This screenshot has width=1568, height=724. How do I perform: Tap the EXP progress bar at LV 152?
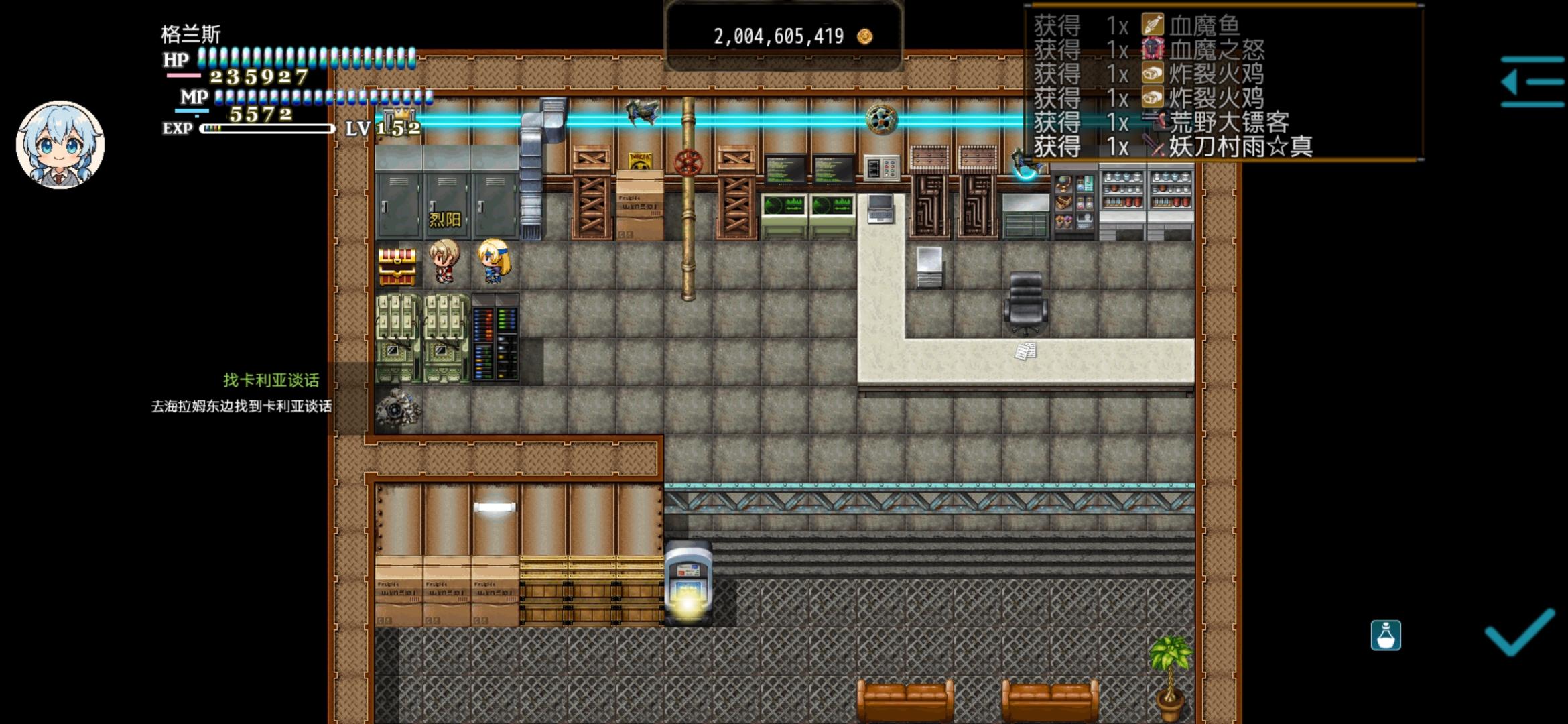pos(267,127)
